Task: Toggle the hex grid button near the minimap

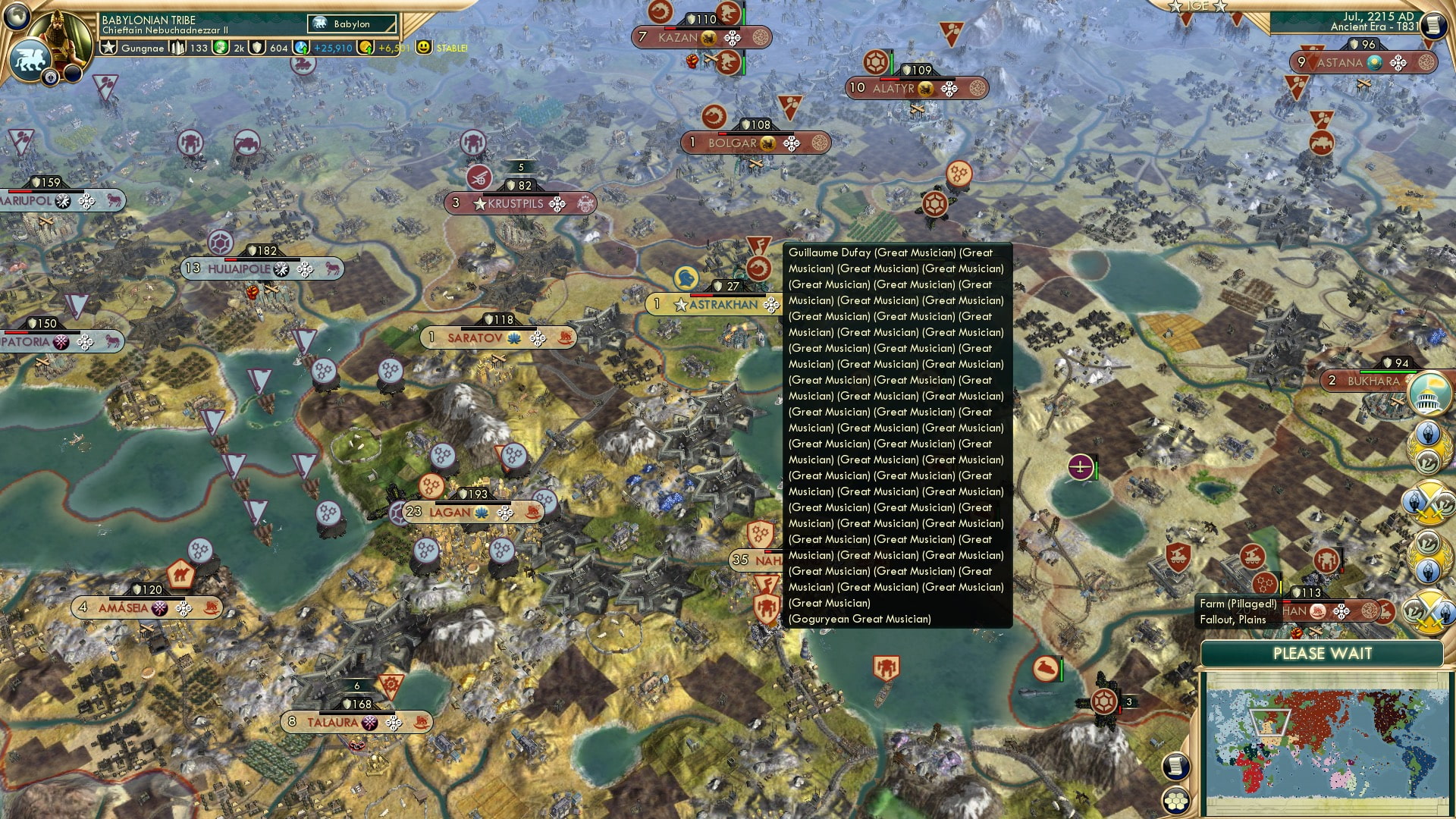Action: (1175, 800)
